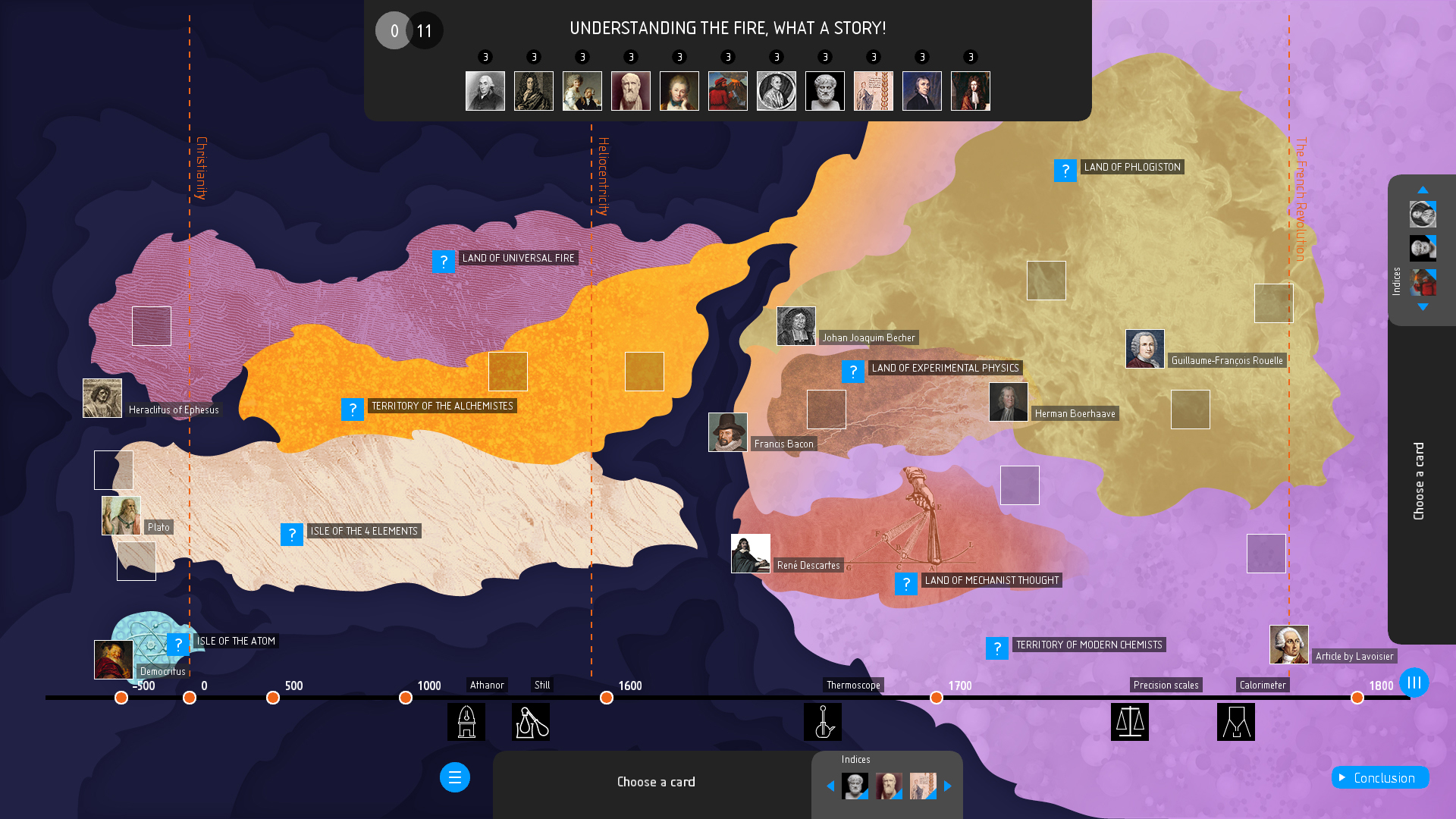
Task: Select the Precision scales icon
Action: pyautogui.click(x=1130, y=722)
